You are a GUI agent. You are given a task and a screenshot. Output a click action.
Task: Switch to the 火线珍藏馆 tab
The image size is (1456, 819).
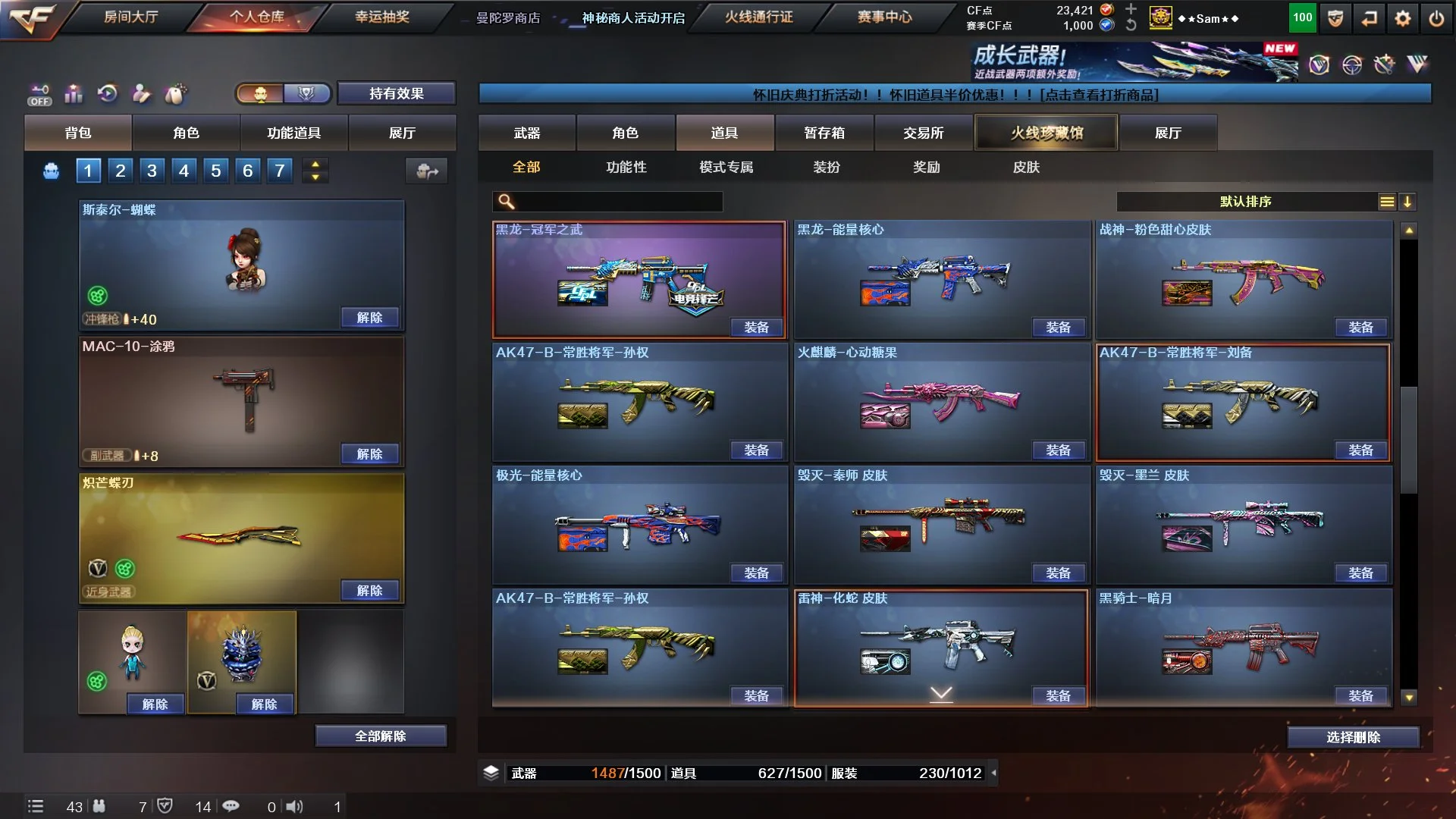click(1046, 133)
